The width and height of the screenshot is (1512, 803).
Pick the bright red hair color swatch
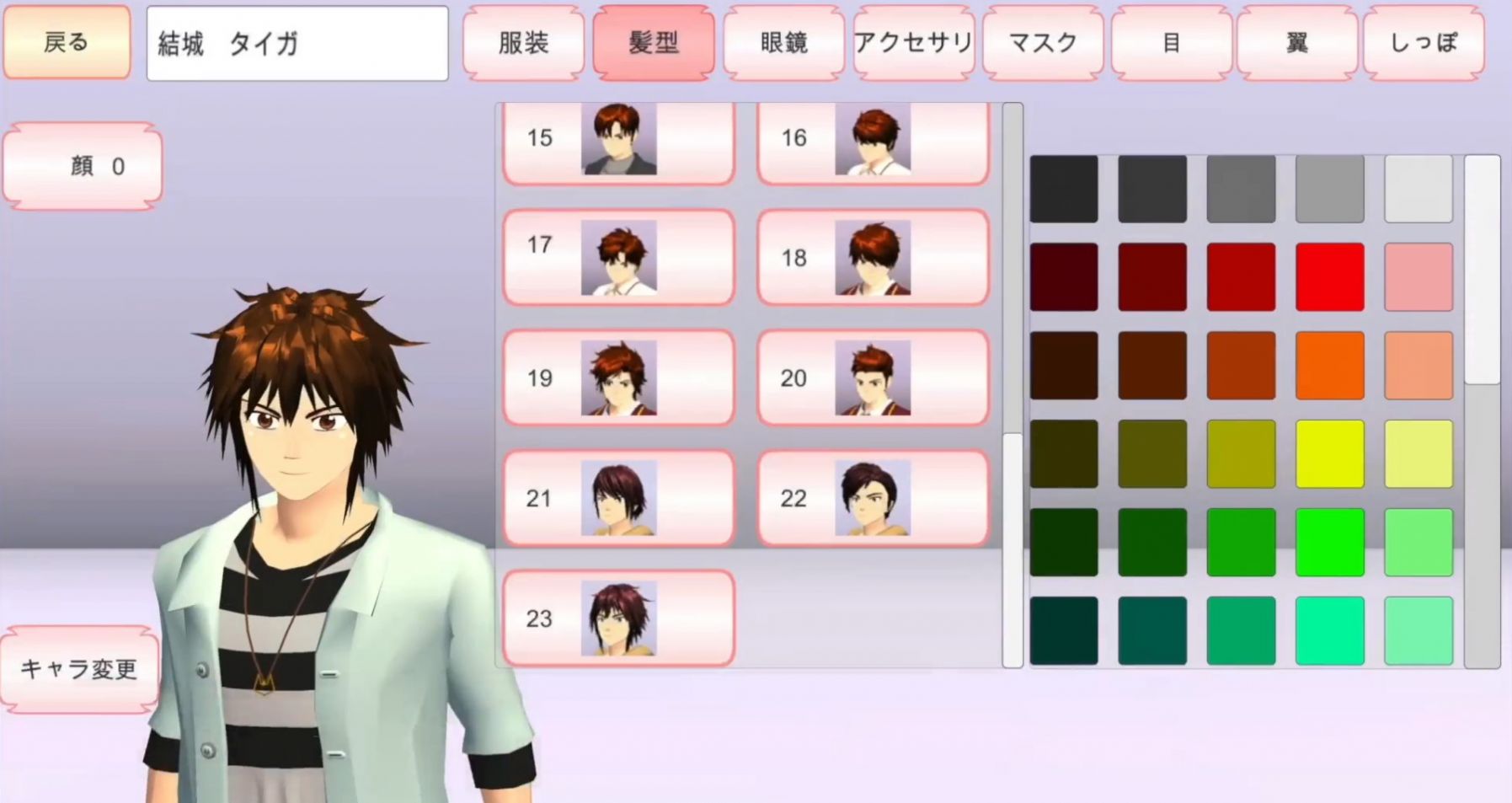click(x=1329, y=276)
